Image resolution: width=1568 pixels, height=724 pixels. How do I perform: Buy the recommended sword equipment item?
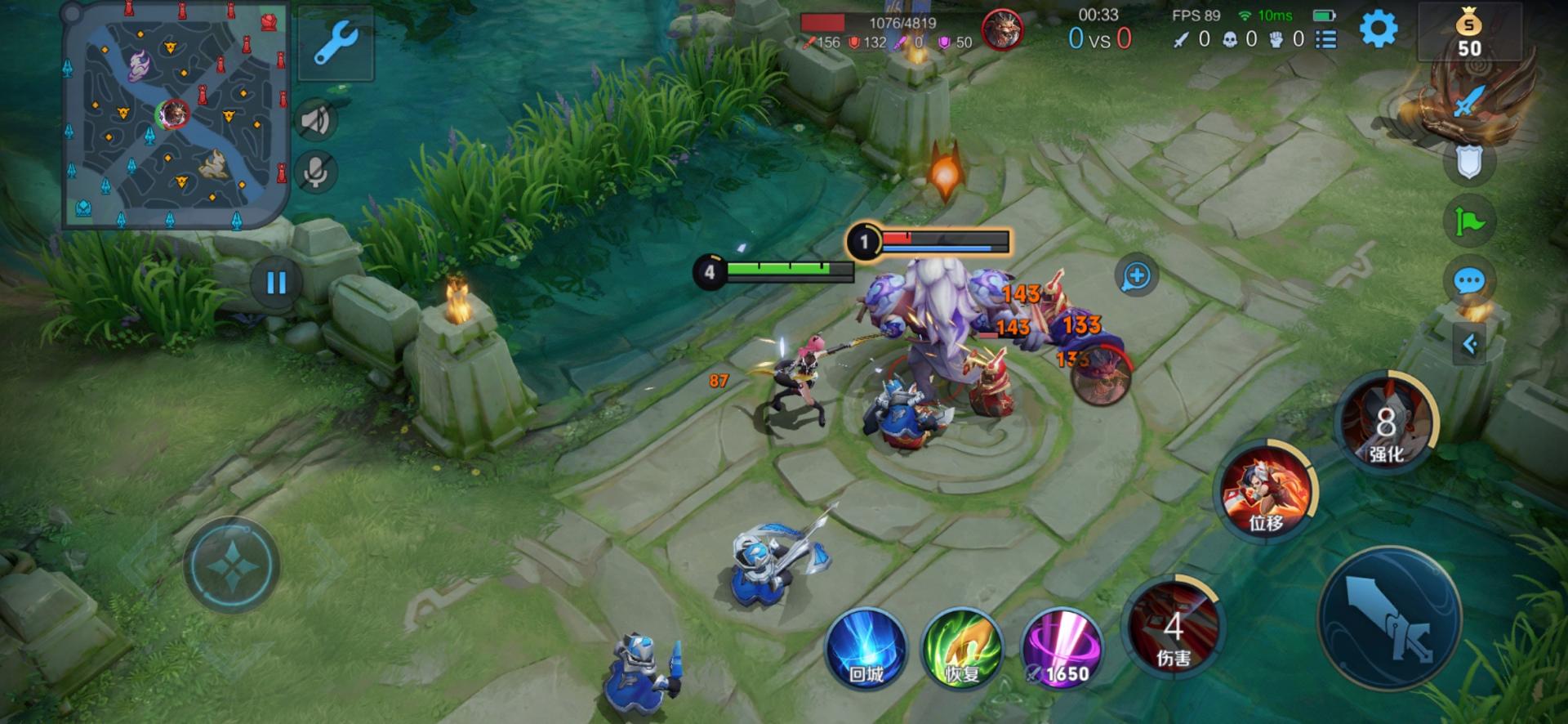1468,104
